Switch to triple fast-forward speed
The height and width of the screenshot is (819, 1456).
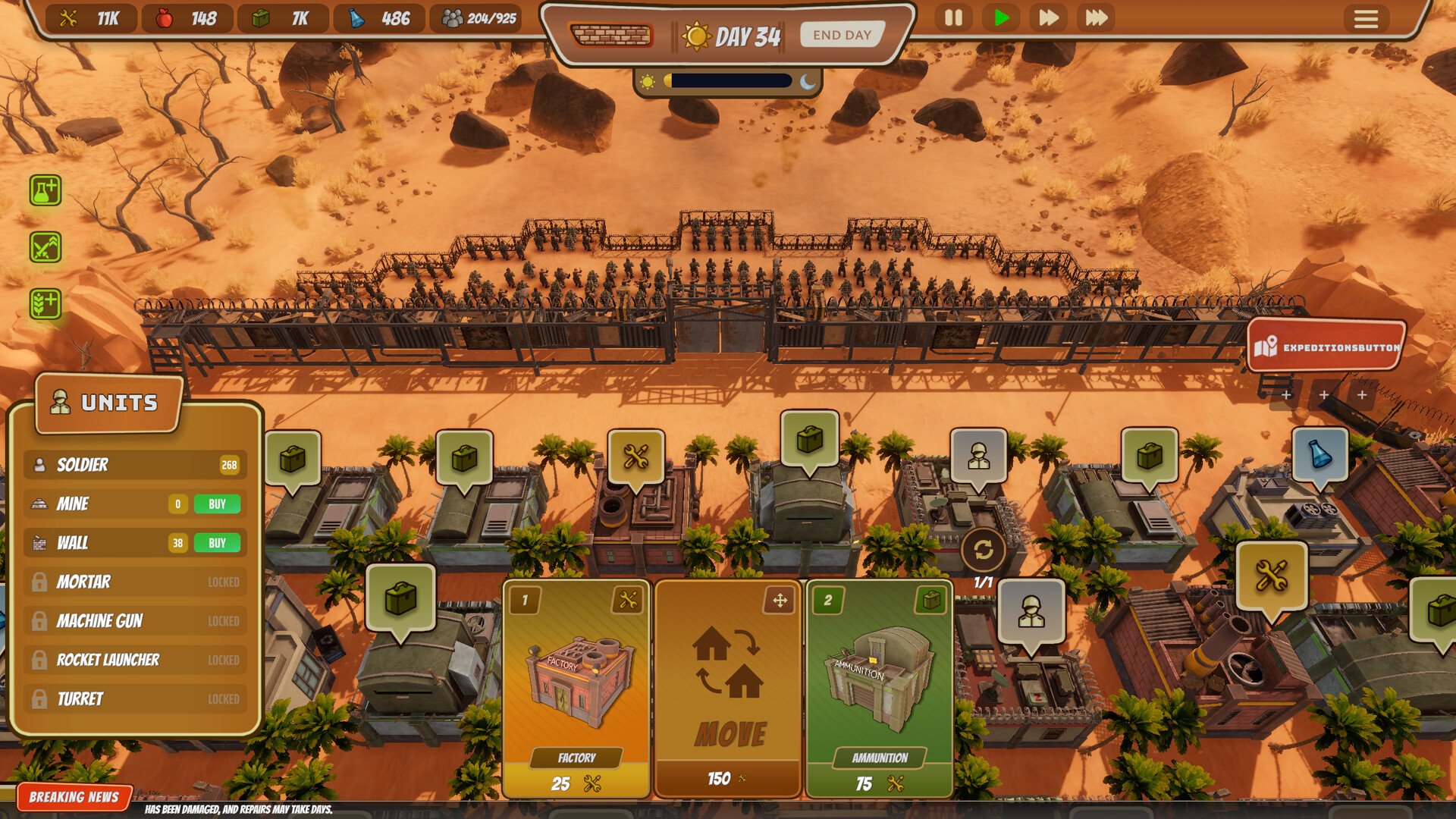[1096, 17]
